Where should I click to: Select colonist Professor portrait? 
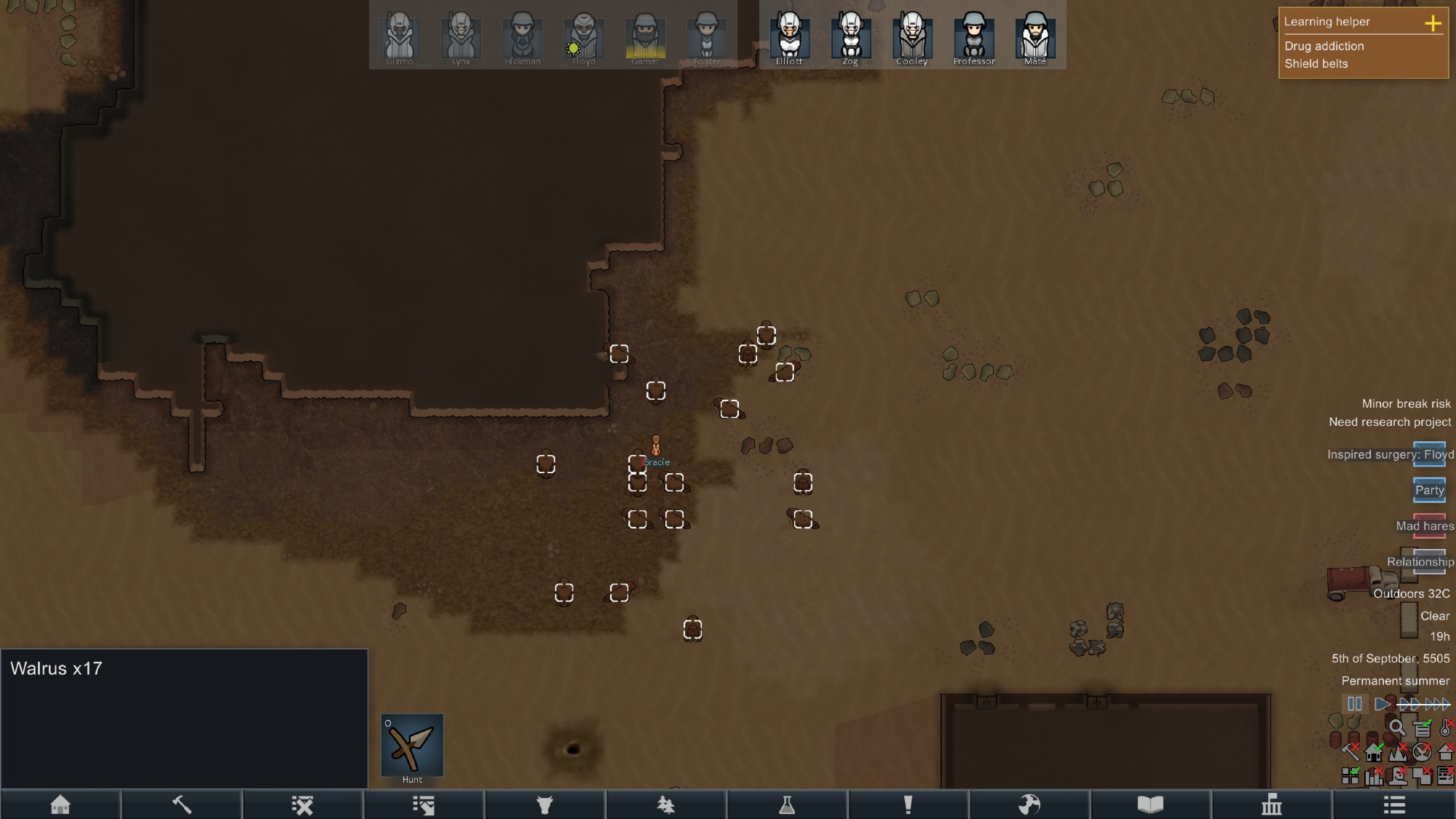(973, 37)
